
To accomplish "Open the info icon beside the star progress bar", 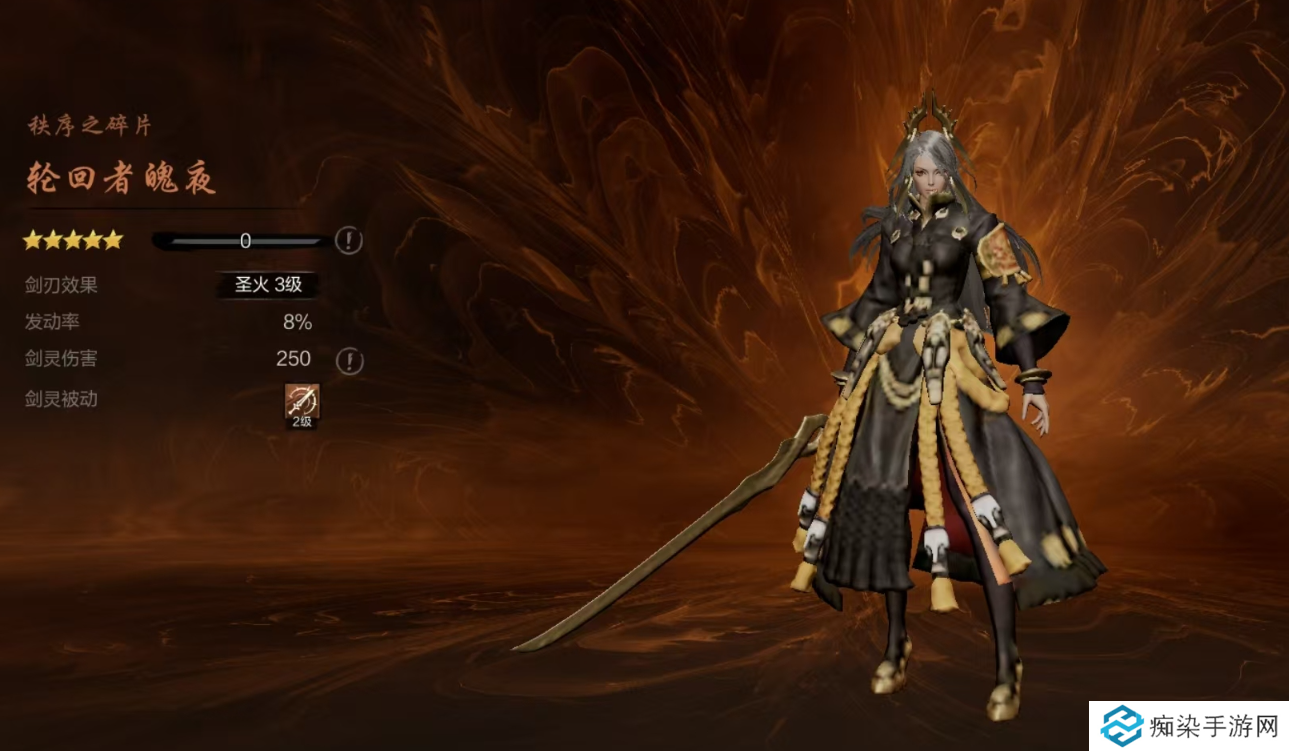I will (x=348, y=240).
